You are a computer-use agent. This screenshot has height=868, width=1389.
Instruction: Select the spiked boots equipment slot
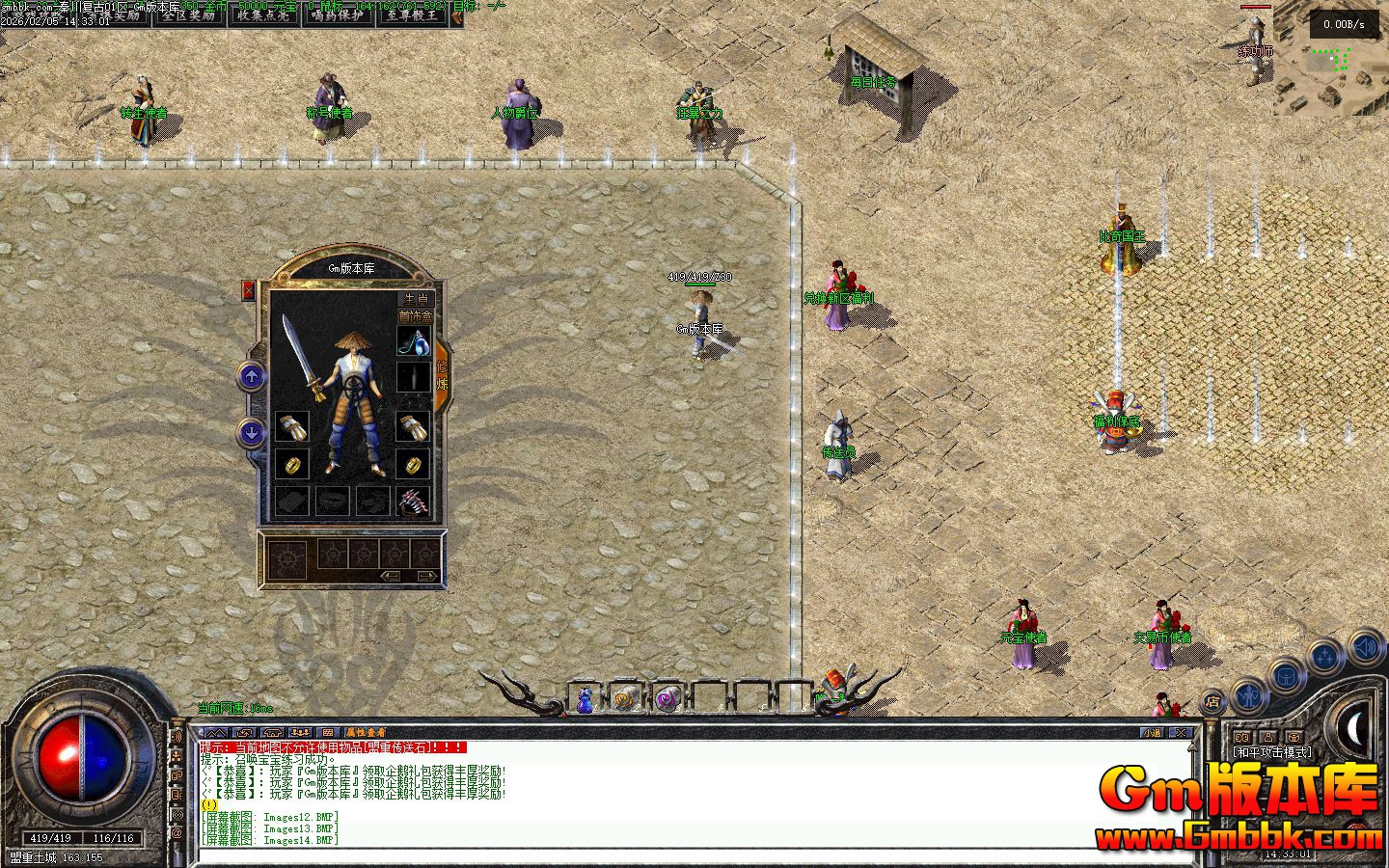(x=414, y=501)
